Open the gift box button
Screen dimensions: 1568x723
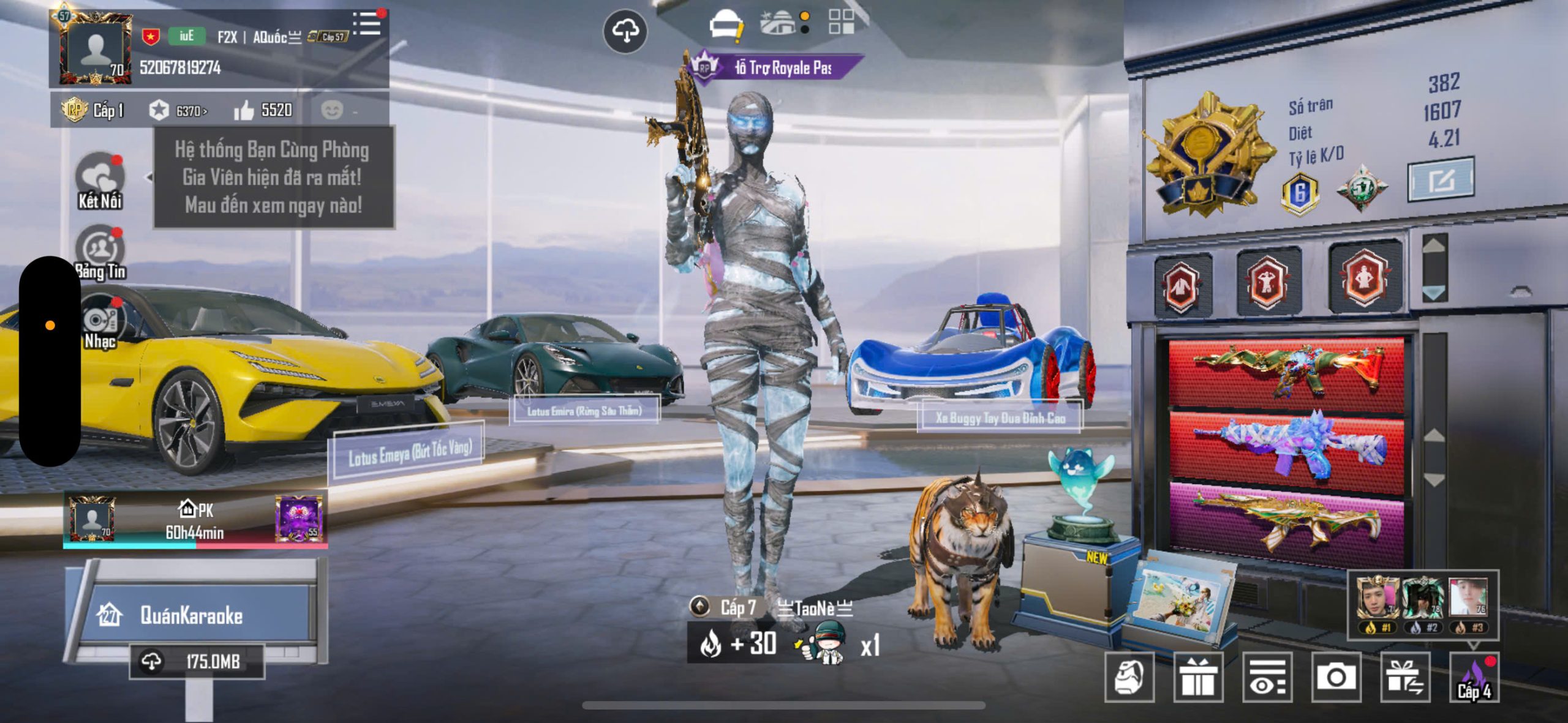[x=1198, y=677]
